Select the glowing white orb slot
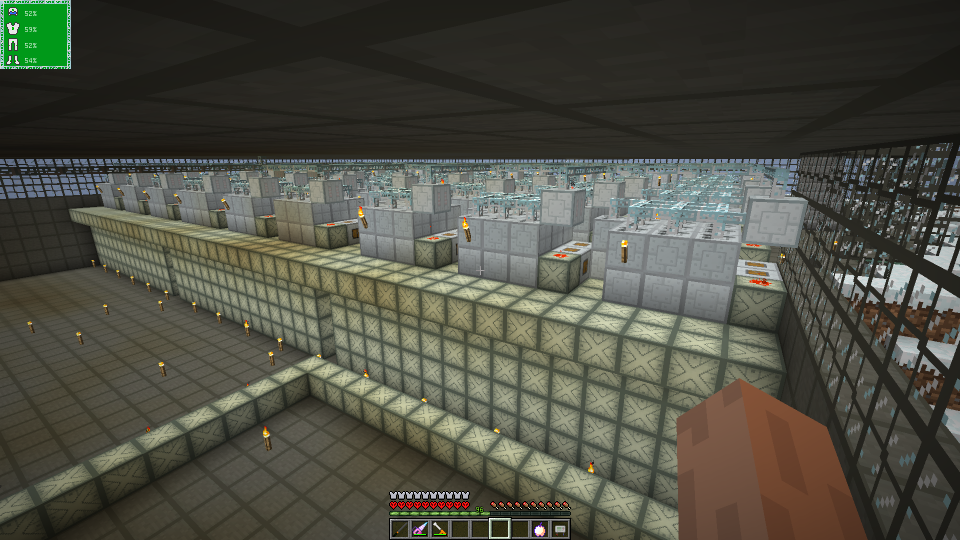Screen dimensions: 960x540 [540, 529]
